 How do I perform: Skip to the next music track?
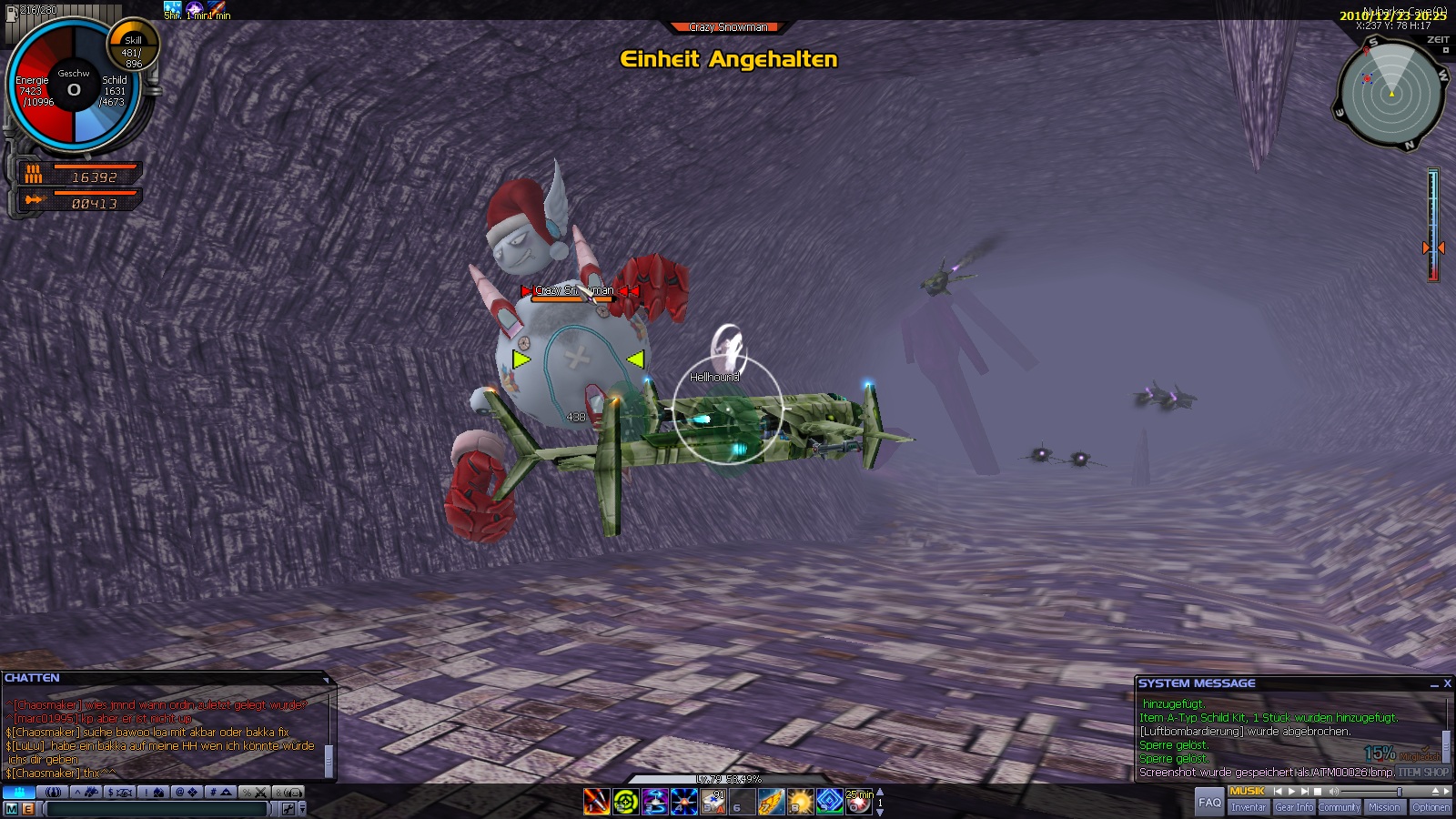(x=1304, y=792)
